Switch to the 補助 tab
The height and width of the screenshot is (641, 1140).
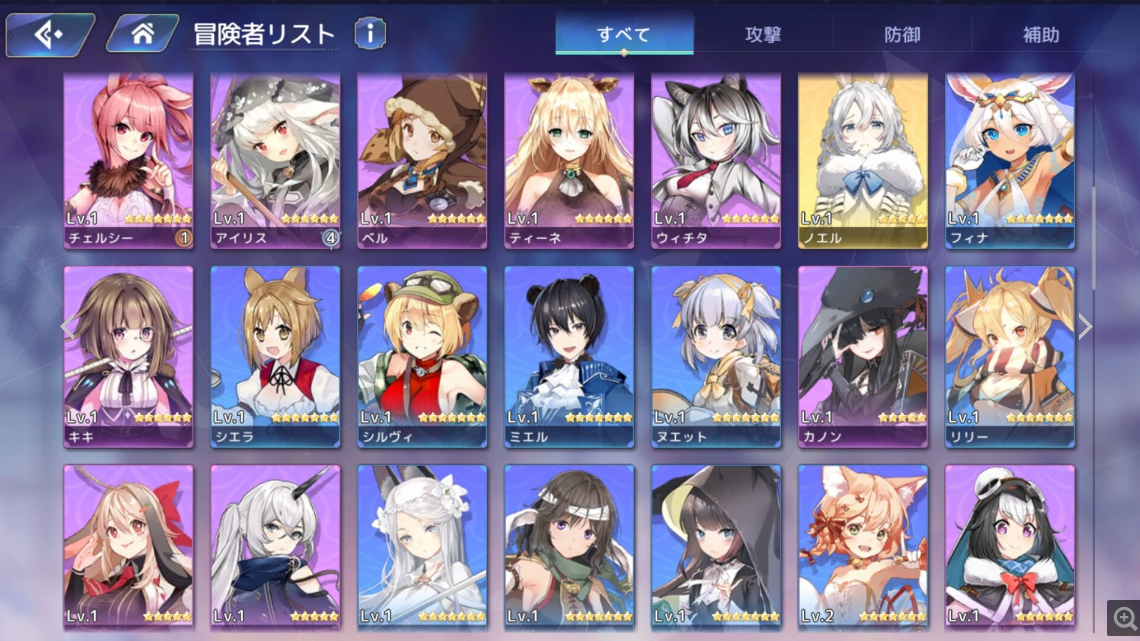(x=1041, y=34)
